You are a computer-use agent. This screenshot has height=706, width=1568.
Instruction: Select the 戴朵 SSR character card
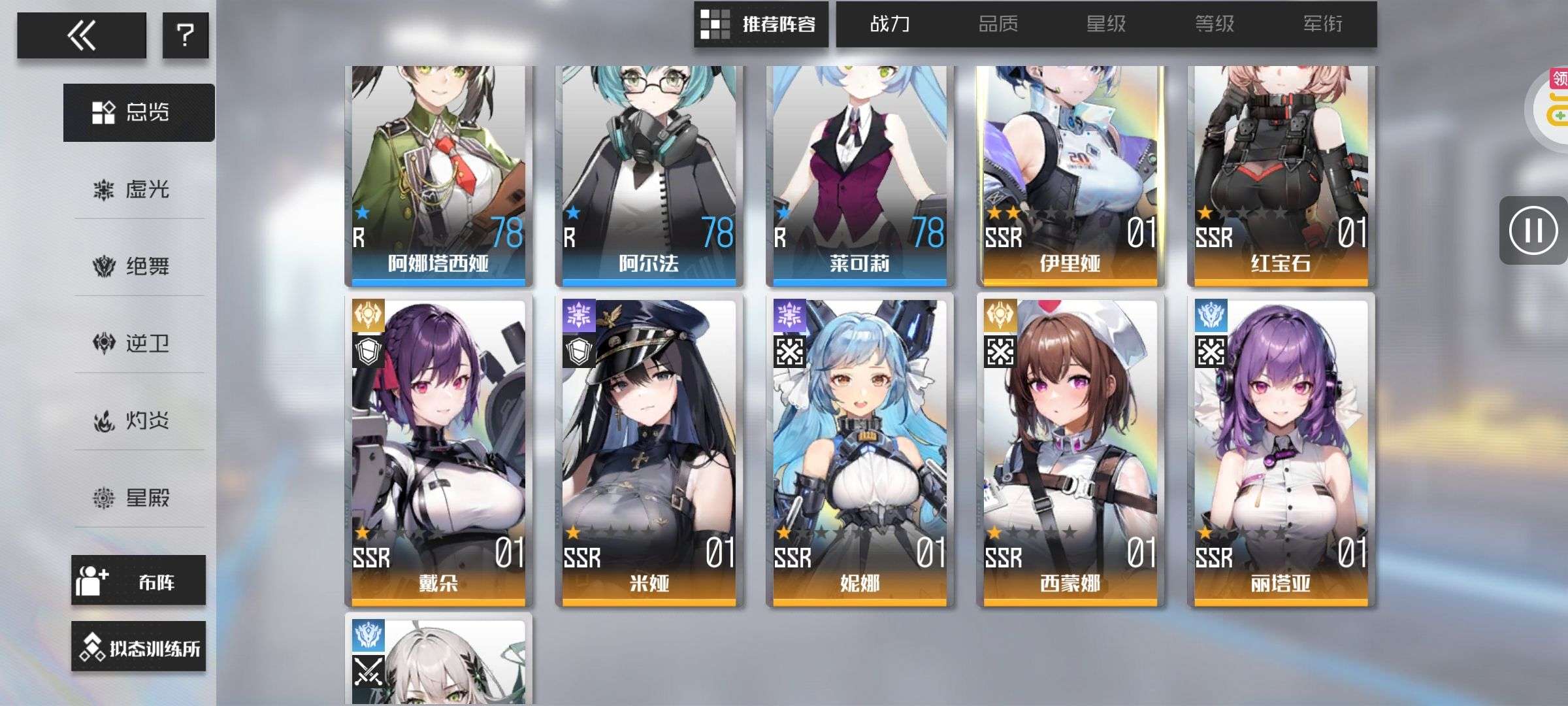(x=438, y=451)
